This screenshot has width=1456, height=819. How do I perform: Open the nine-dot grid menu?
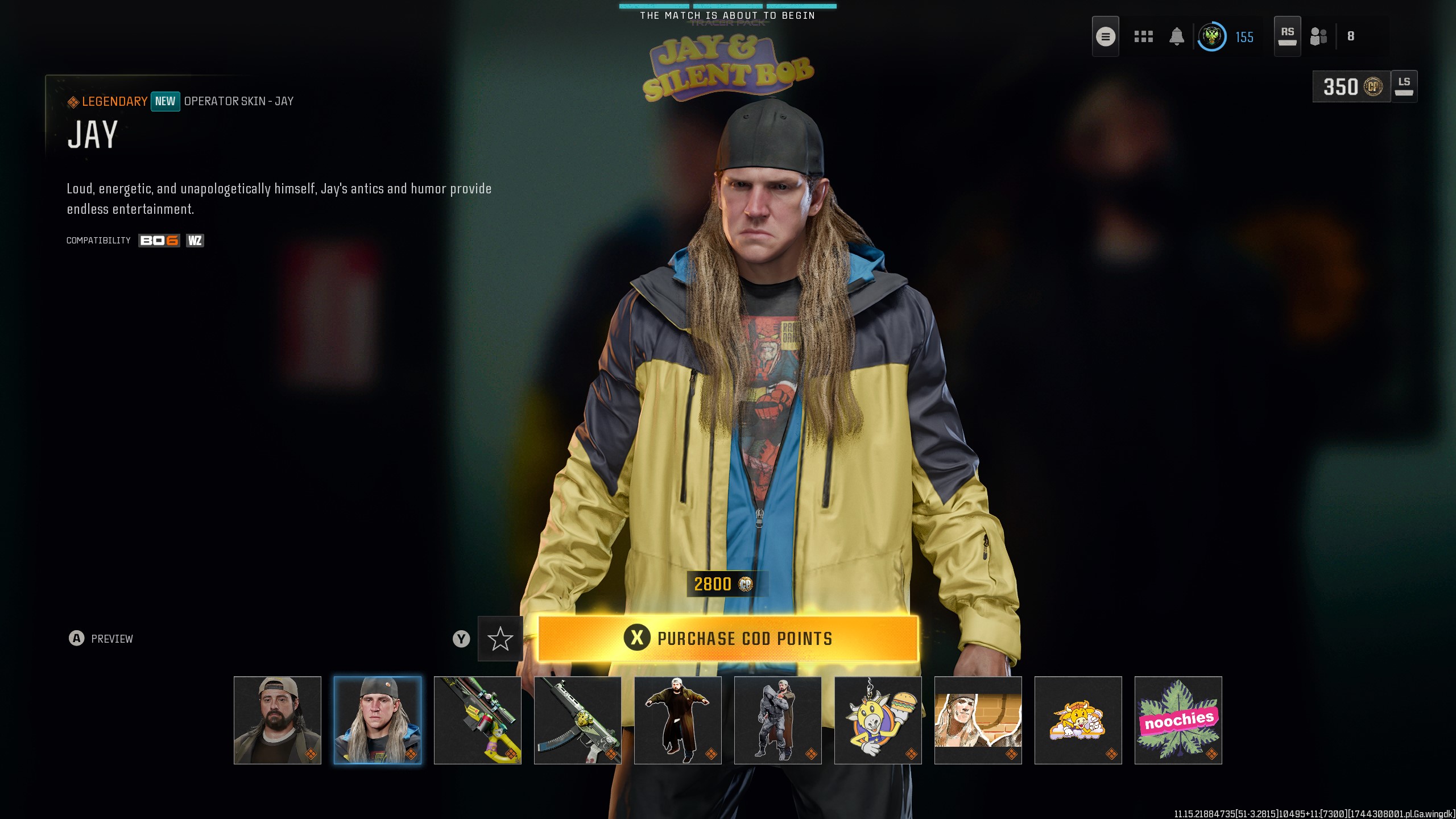[1143, 37]
